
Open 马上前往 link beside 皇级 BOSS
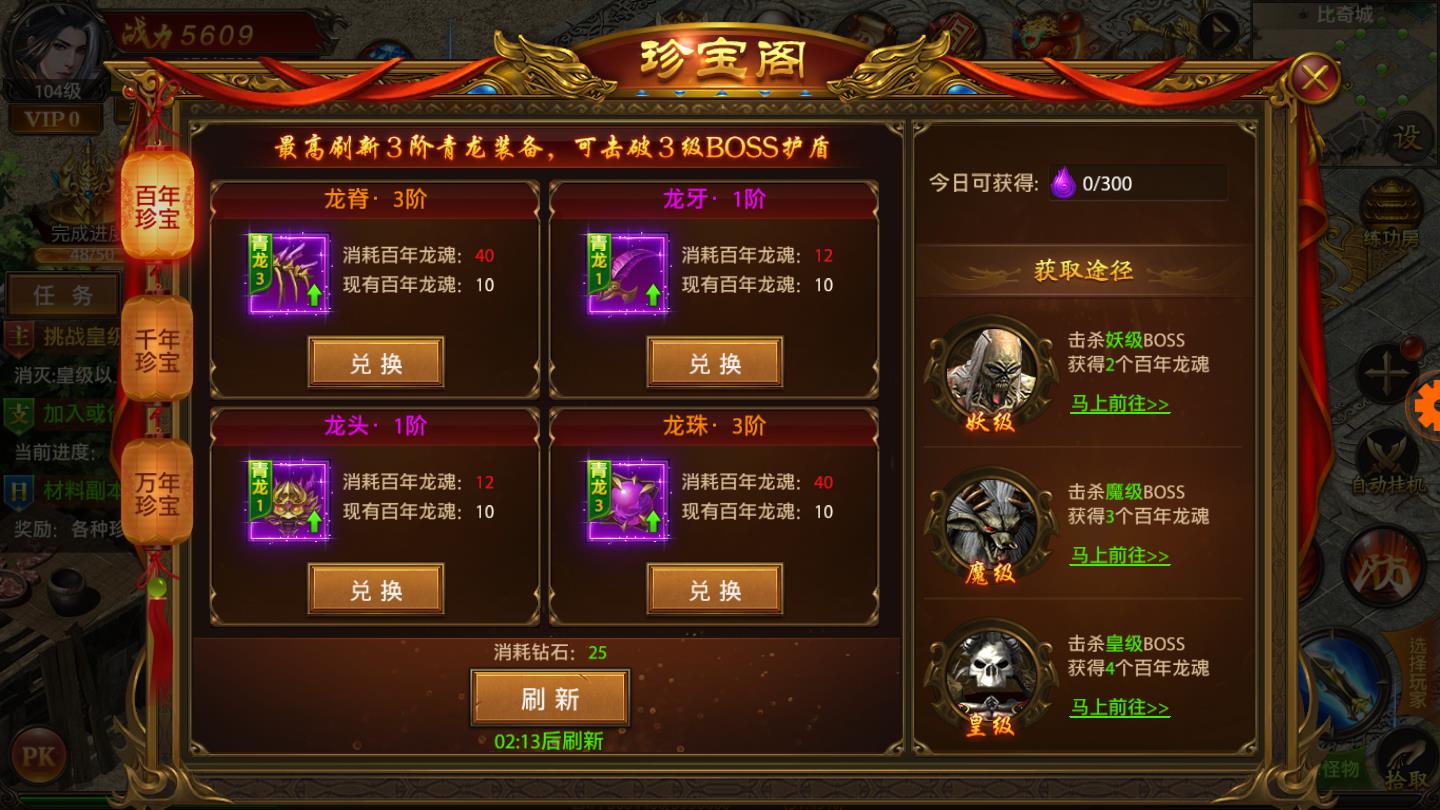1119,708
